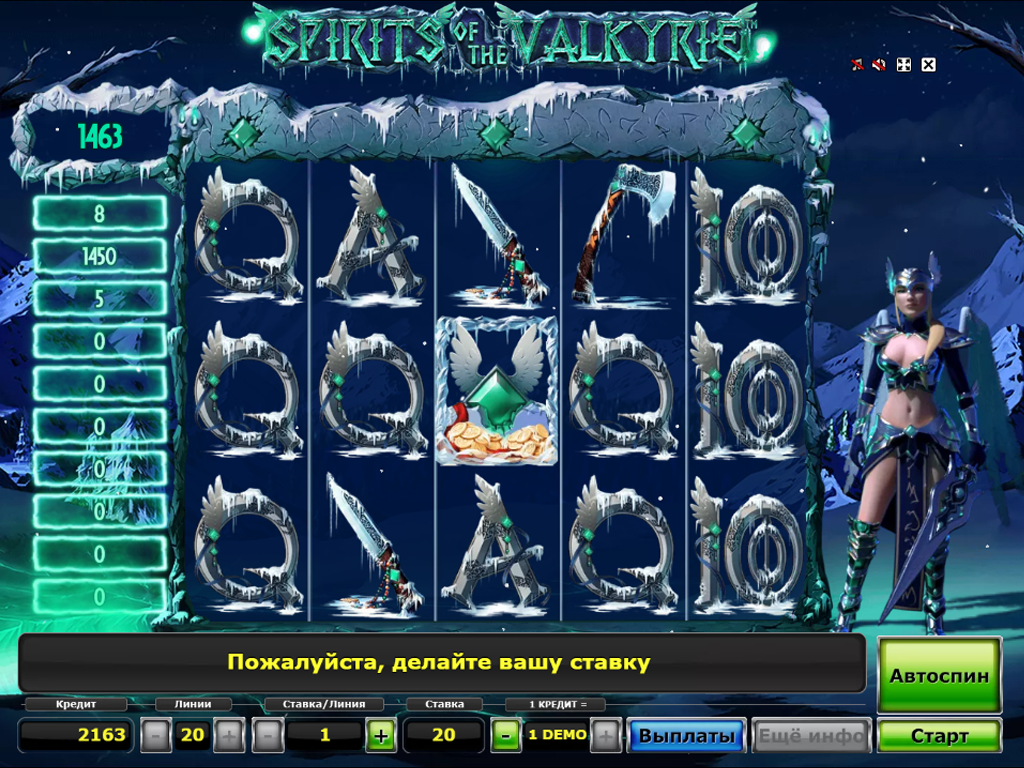Toggle the muted music note icon
The width and height of the screenshot is (1024, 768).
tap(857, 65)
